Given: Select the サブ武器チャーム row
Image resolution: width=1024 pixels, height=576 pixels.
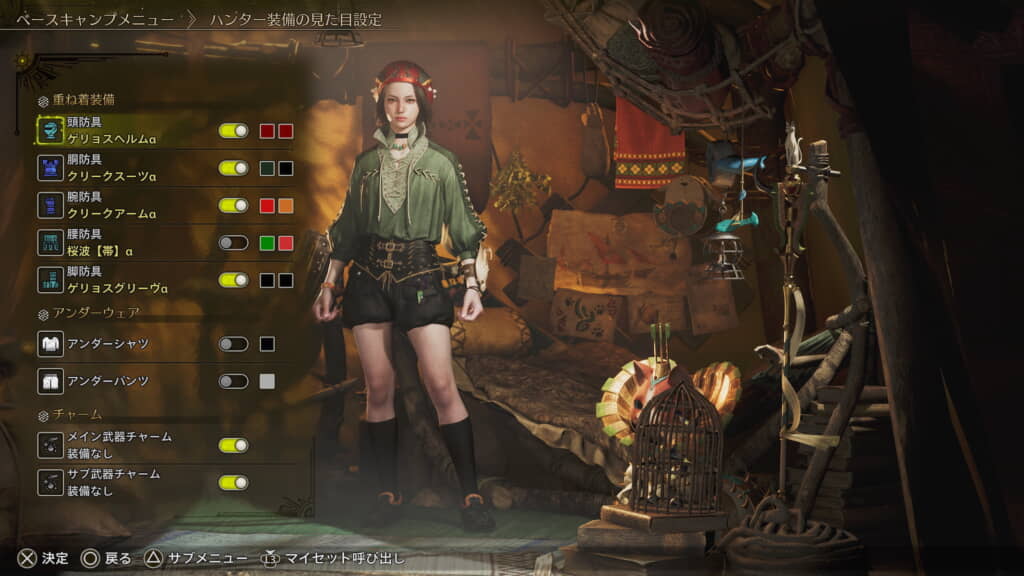Looking at the screenshot, I should pyautogui.click(x=118, y=482).
